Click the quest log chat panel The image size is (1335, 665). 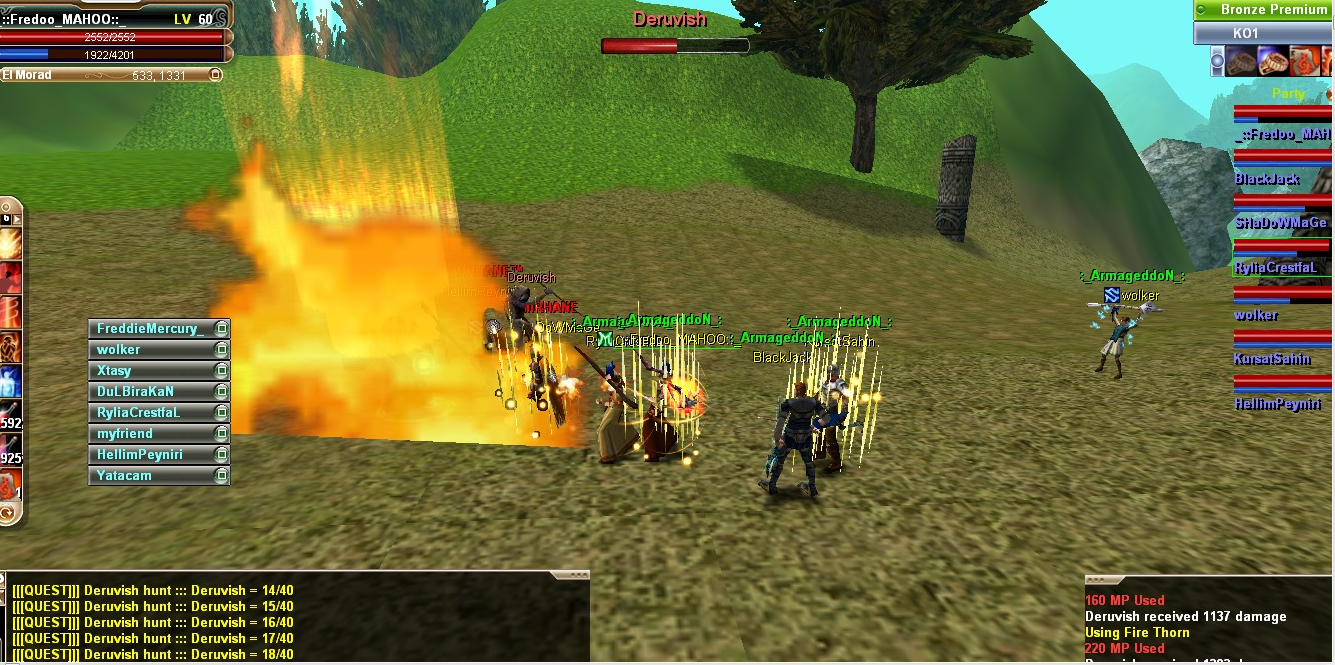[295, 622]
